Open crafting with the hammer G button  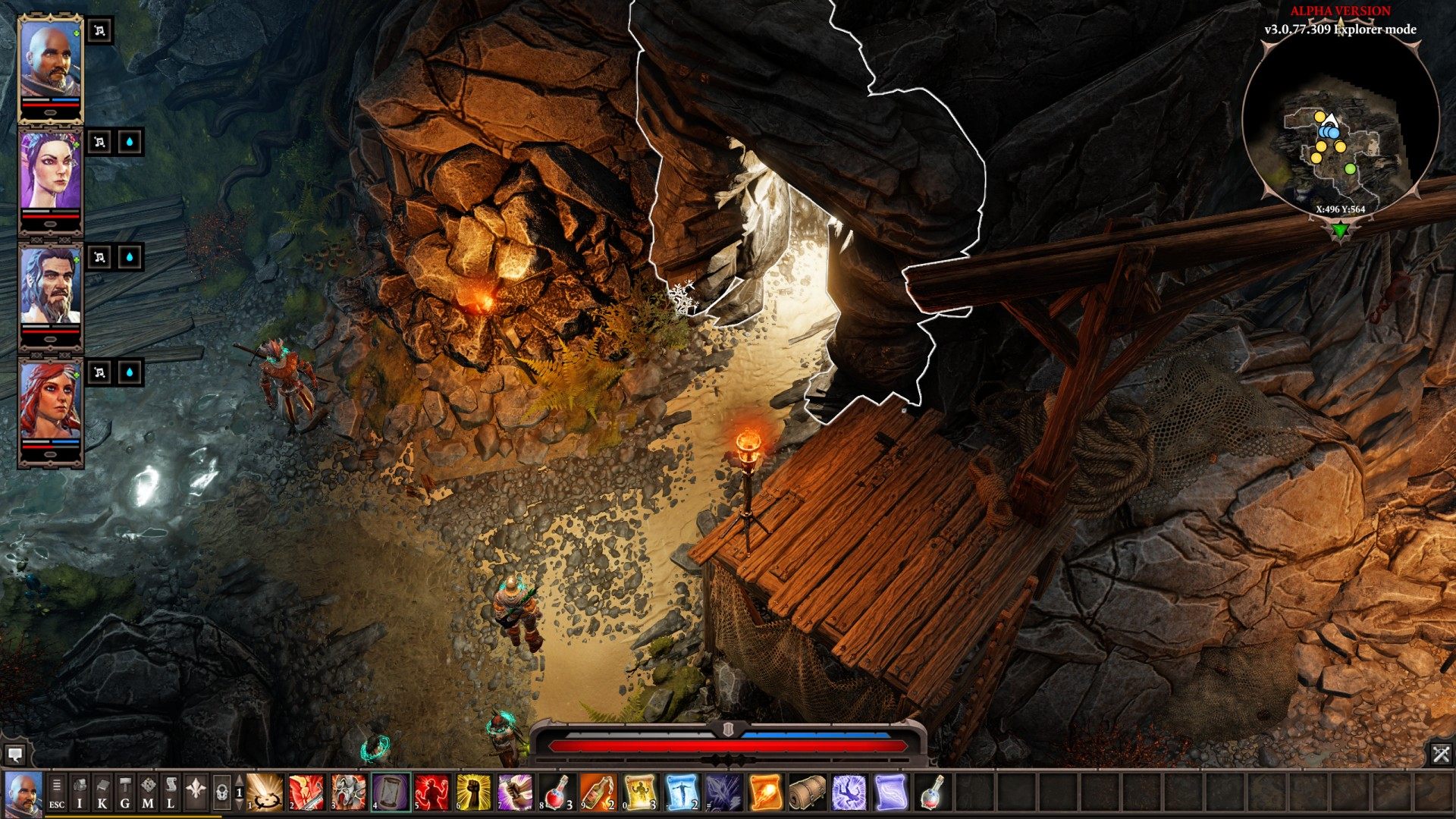(125, 792)
